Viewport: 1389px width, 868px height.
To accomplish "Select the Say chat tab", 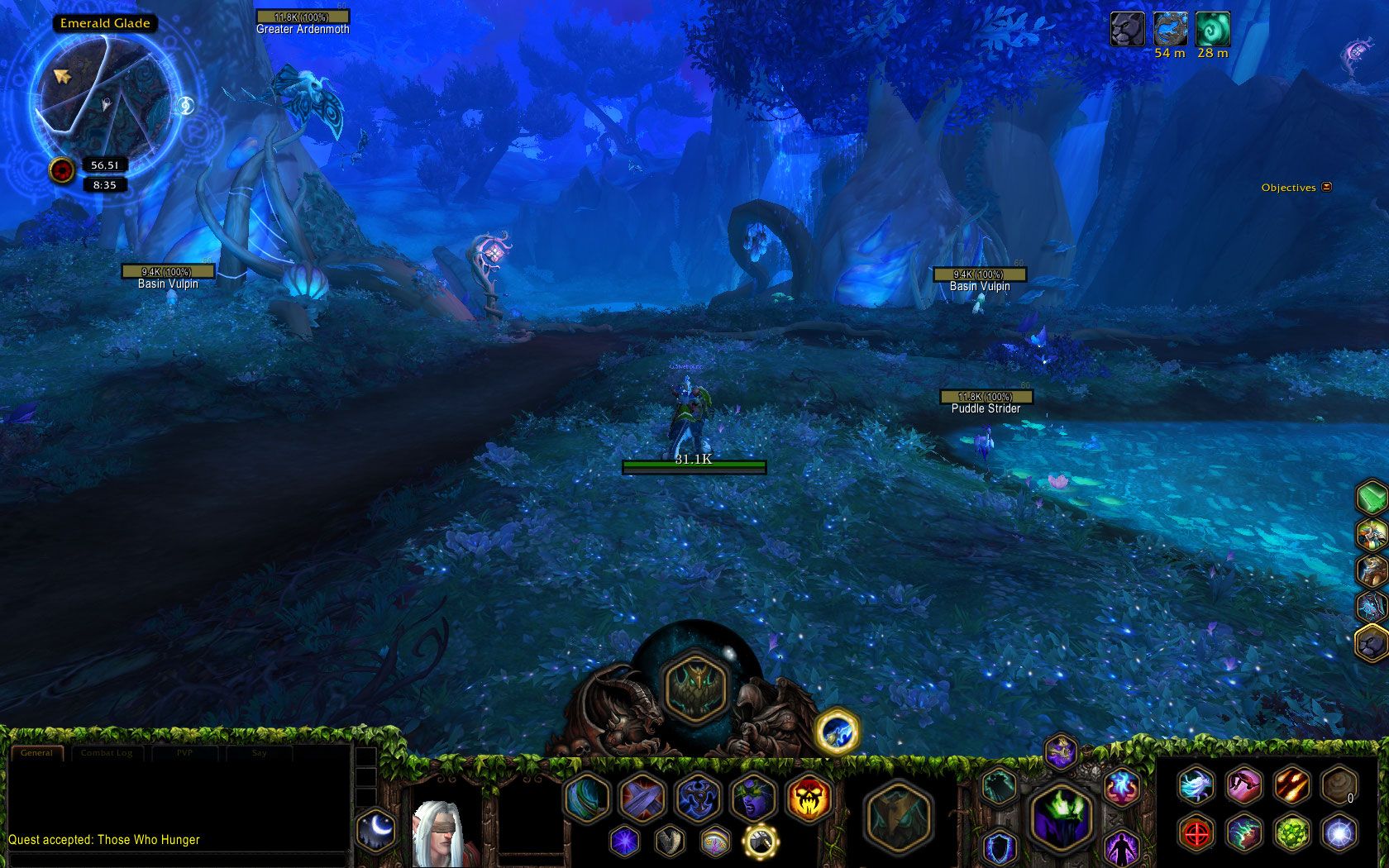I will point(260,753).
